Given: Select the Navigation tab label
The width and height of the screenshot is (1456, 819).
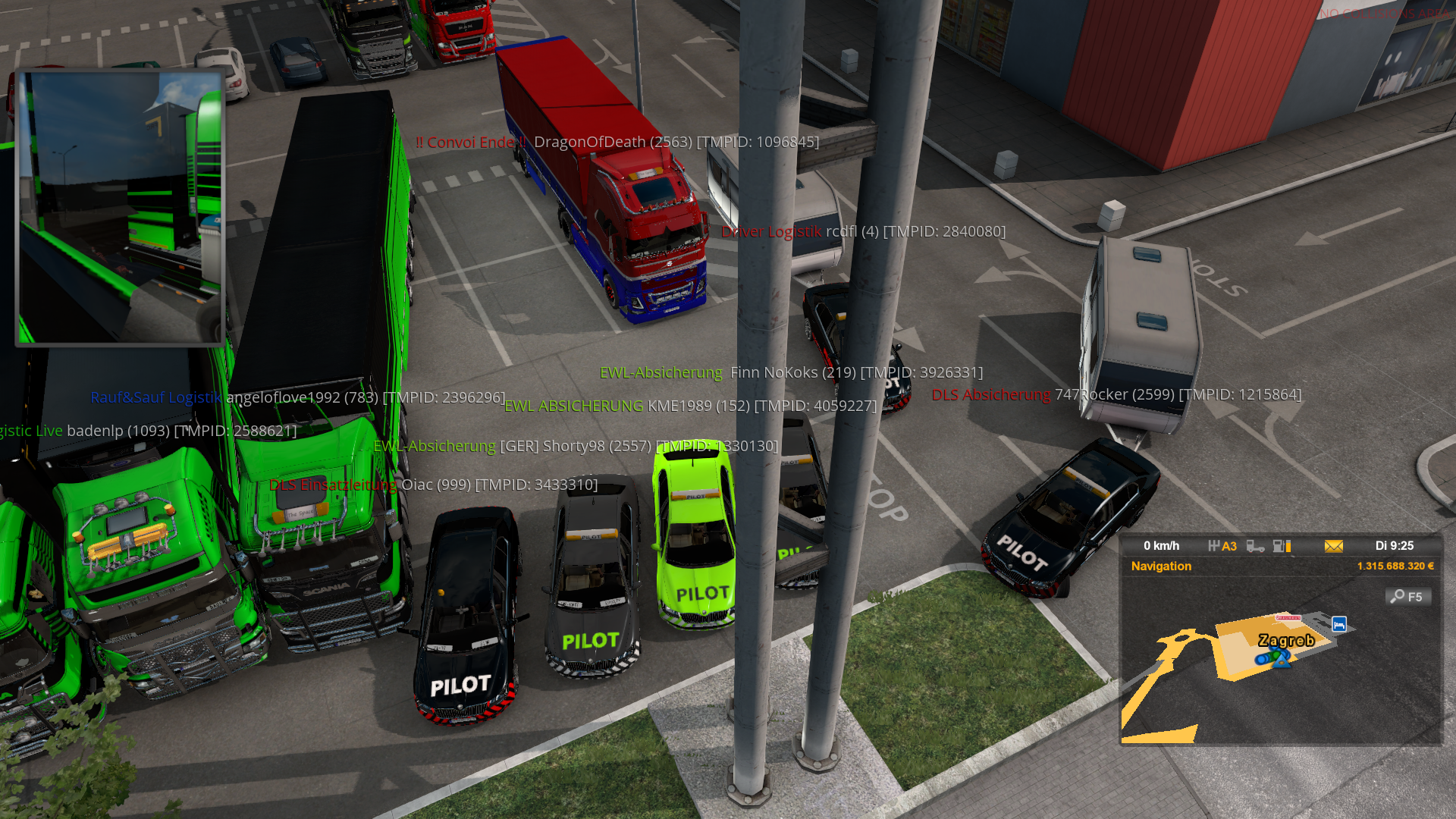Looking at the screenshot, I should click(x=1161, y=566).
